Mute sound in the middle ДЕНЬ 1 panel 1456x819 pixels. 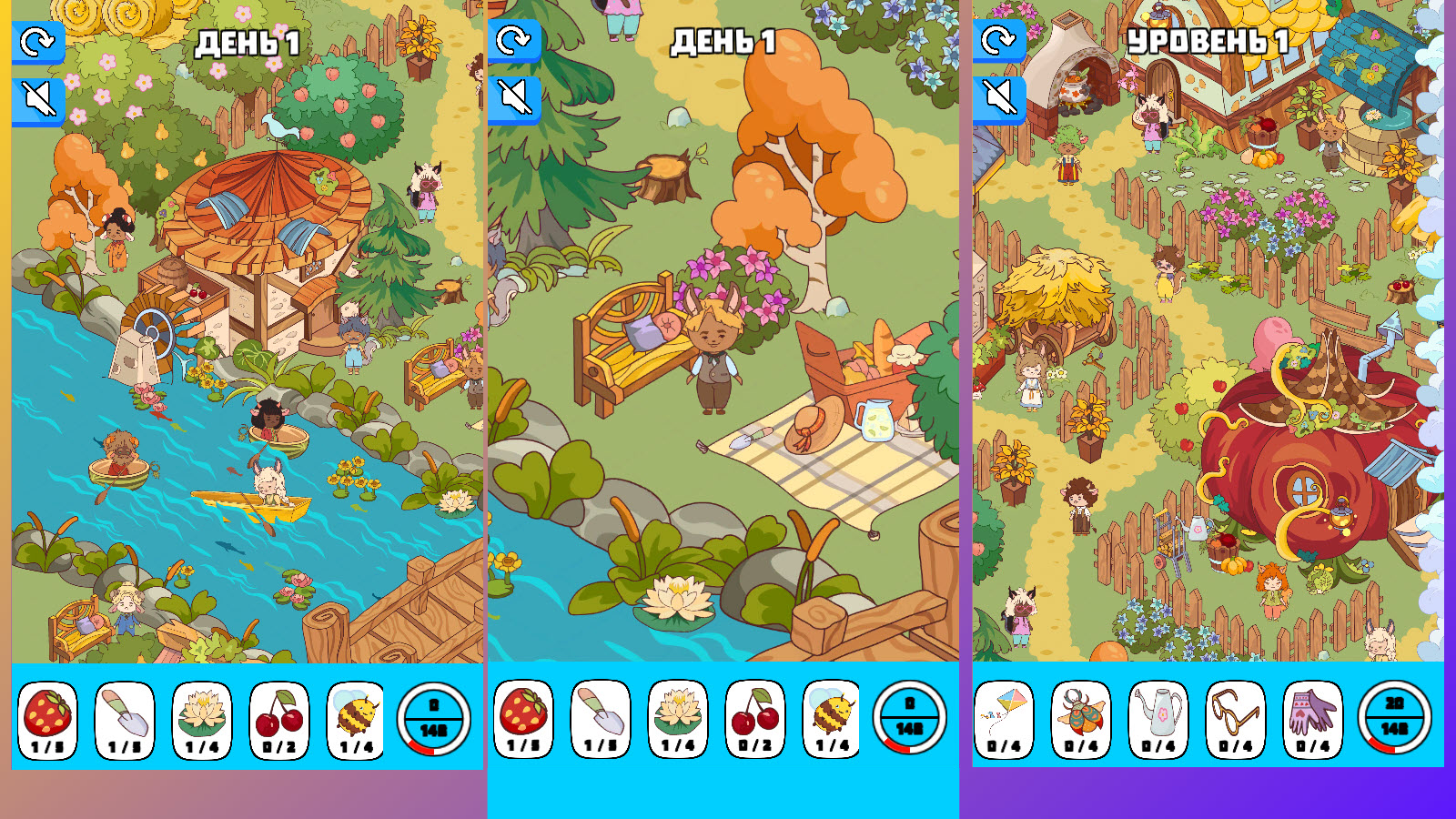pyautogui.click(x=515, y=100)
